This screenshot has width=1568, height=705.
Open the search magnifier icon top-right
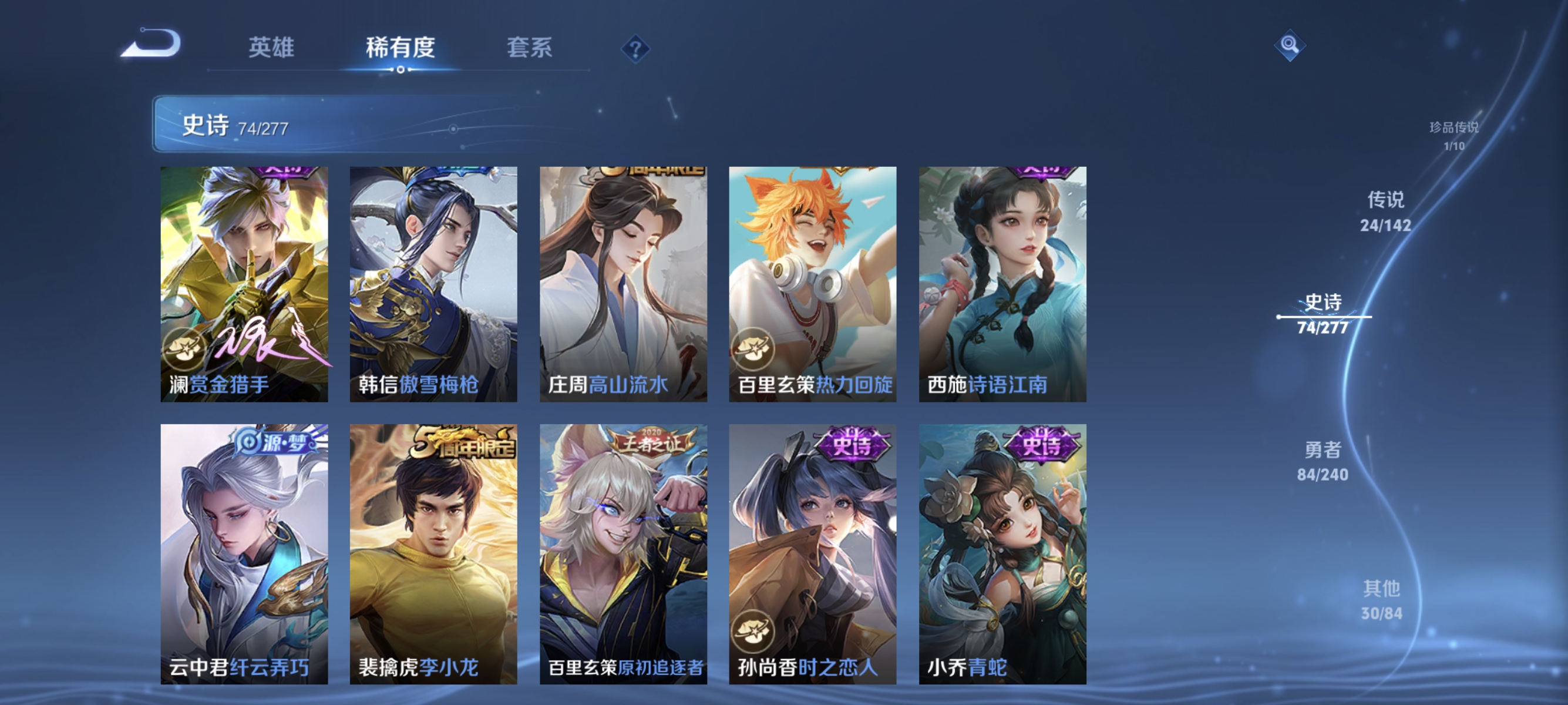(1290, 45)
